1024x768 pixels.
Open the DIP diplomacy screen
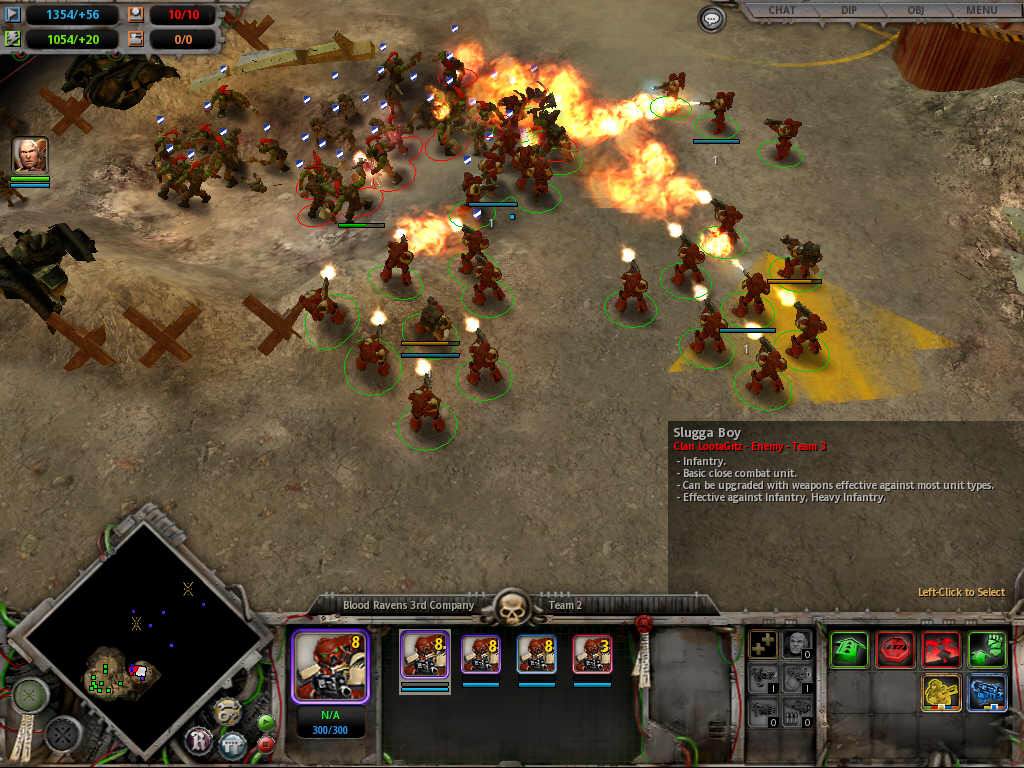[x=849, y=11]
